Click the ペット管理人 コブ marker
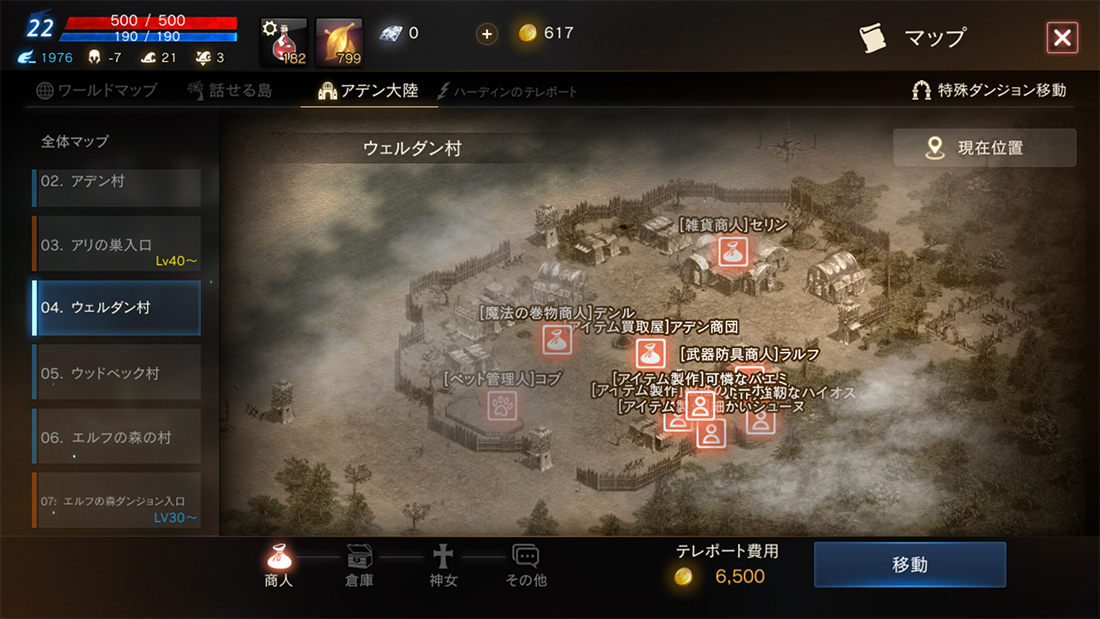1100x619 pixels. (502, 405)
